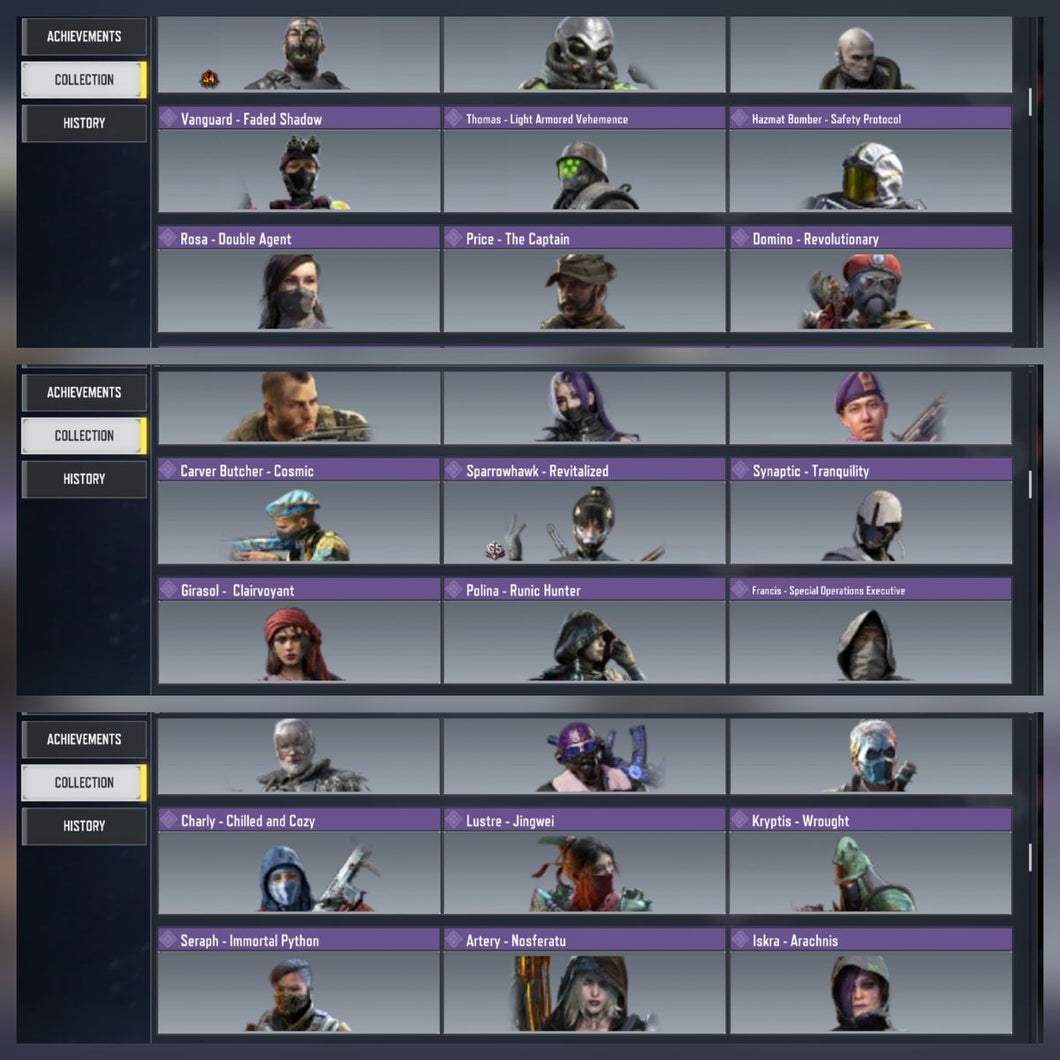Open the Thomas - Light Armored Vehemence card

[x=584, y=170]
